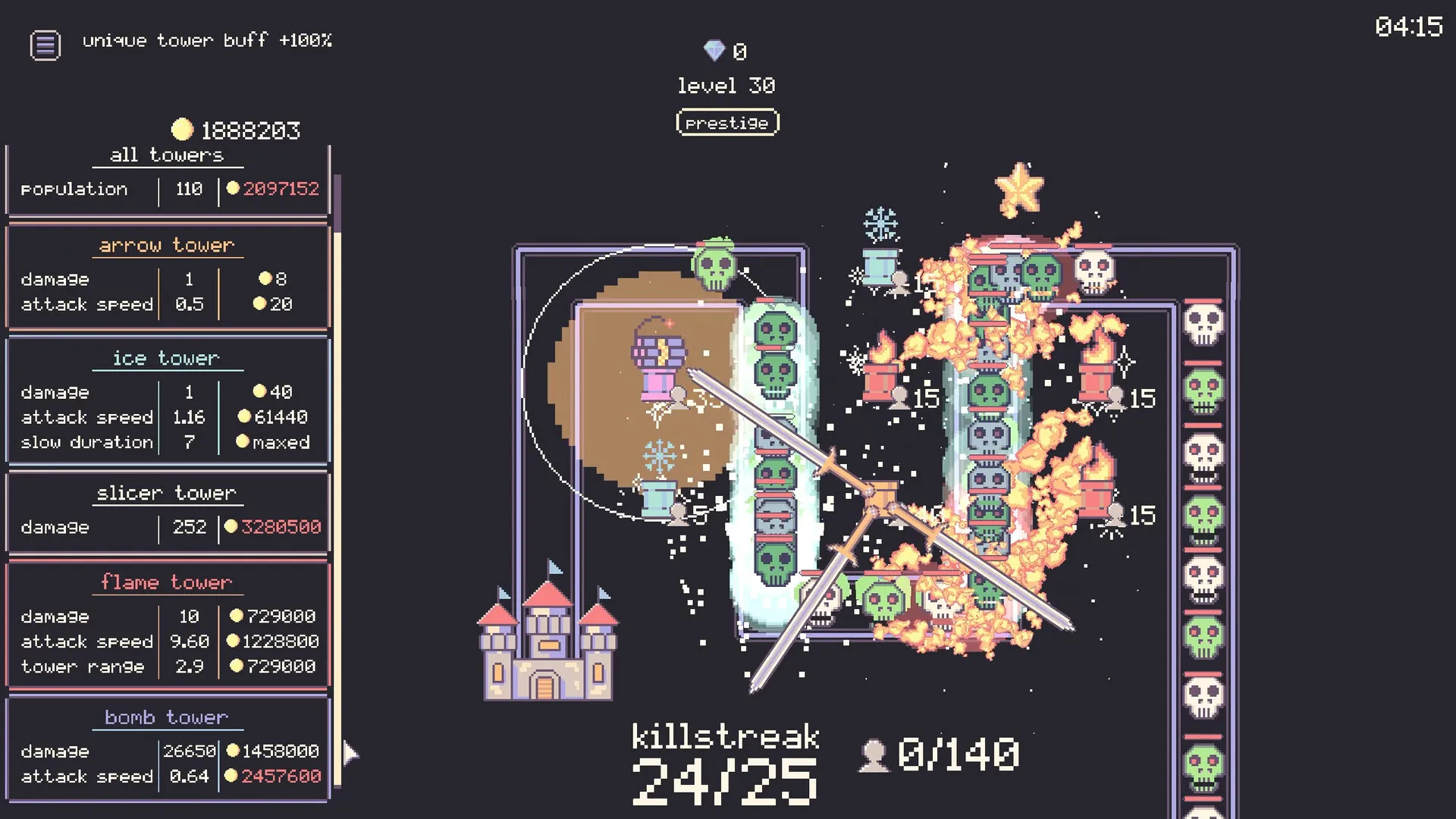Click the gold coin balance icon
1456x819 pixels.
[182, 129]
